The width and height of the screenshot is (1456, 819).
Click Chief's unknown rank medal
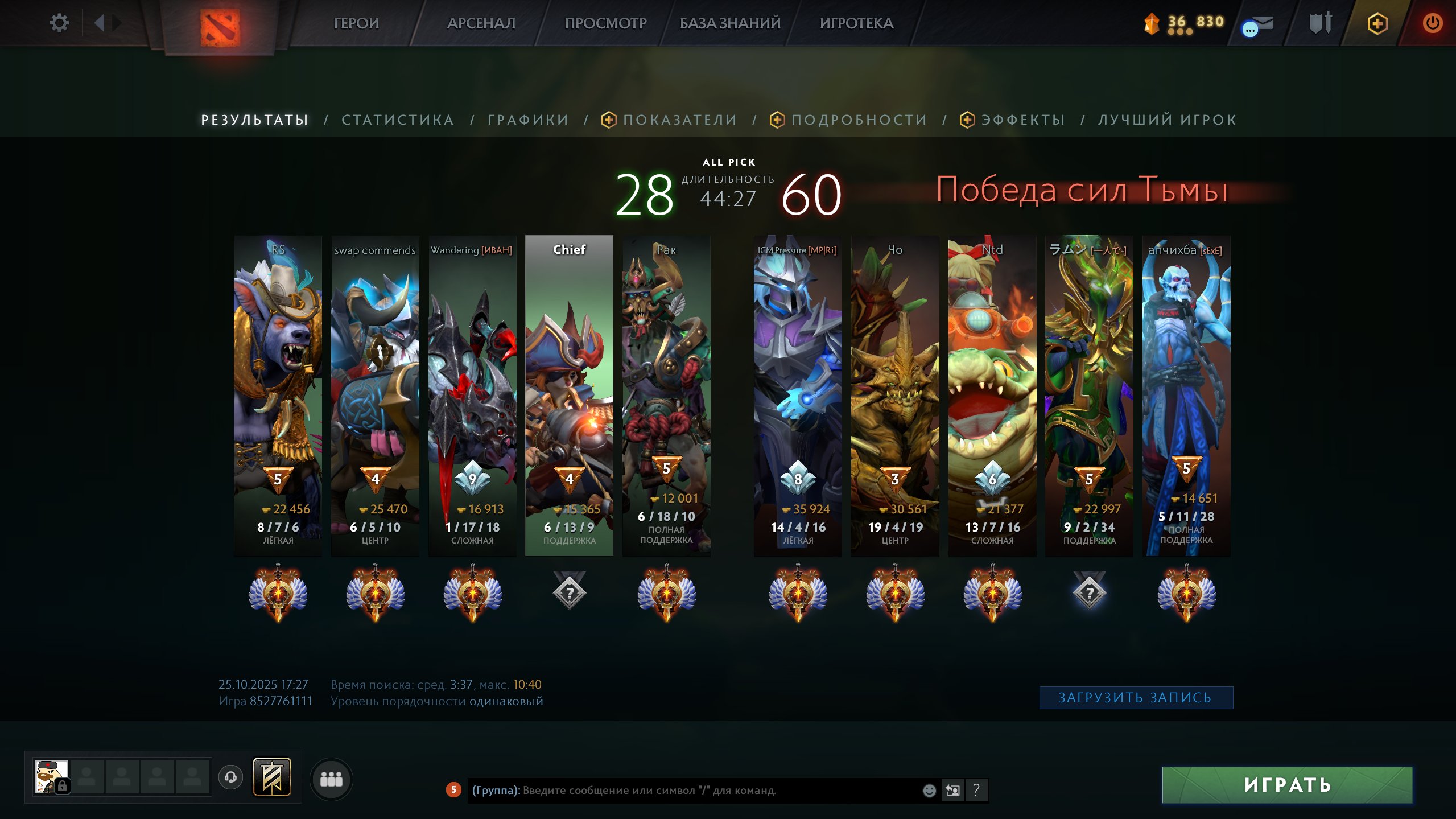click(570, 592)
